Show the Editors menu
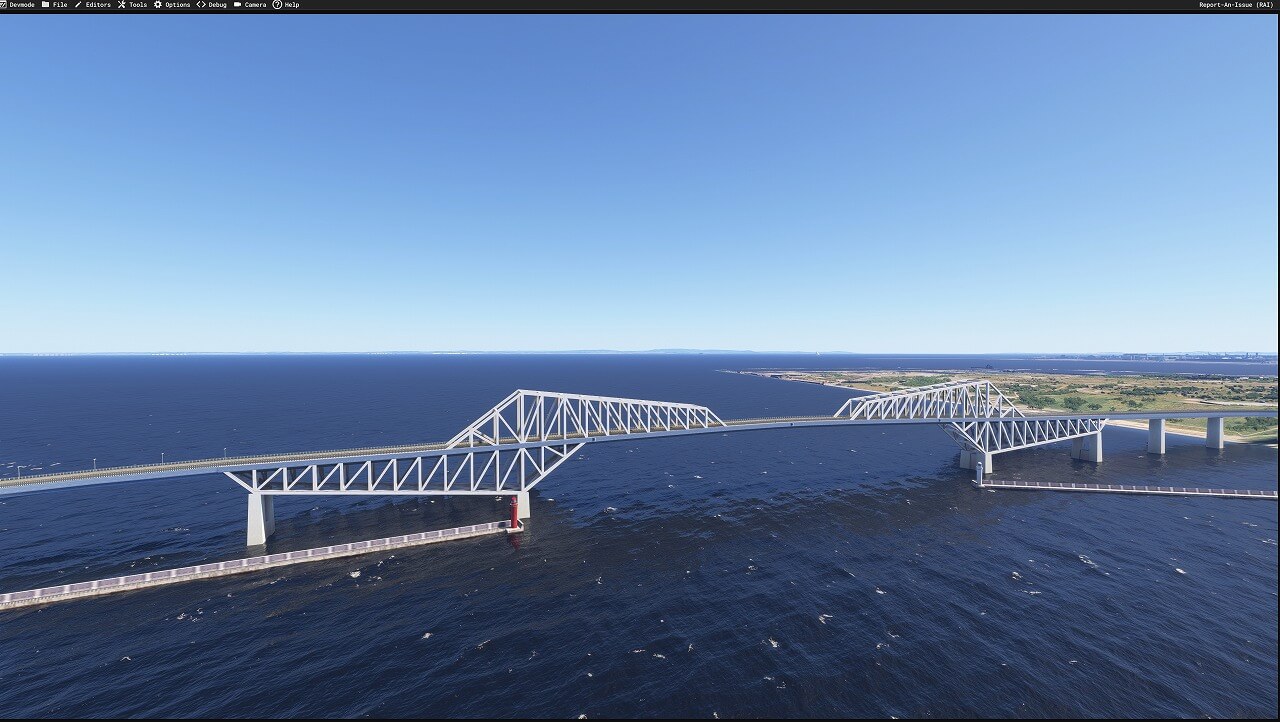This screenshot has height=722, width=1280. (x=97, y=5)
